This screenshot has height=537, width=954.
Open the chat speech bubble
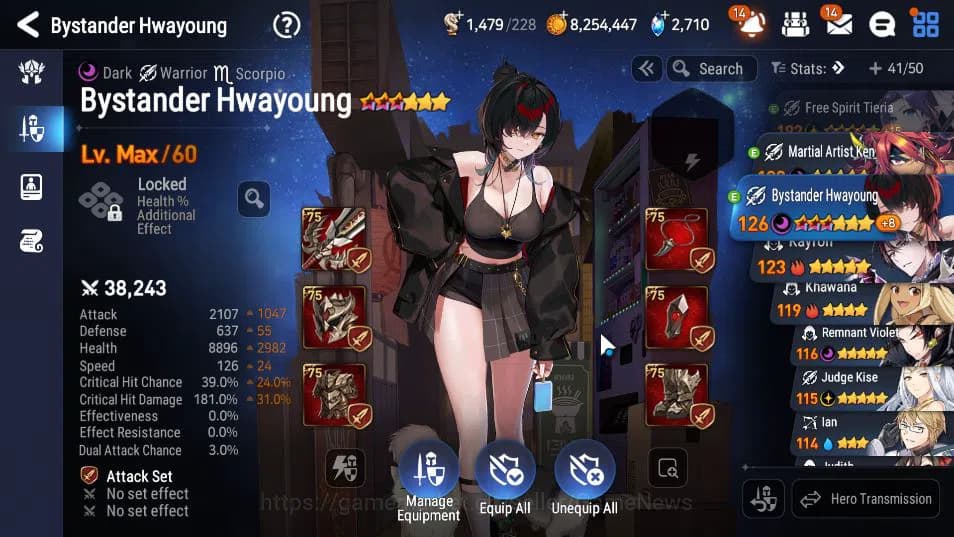(881, 25)
